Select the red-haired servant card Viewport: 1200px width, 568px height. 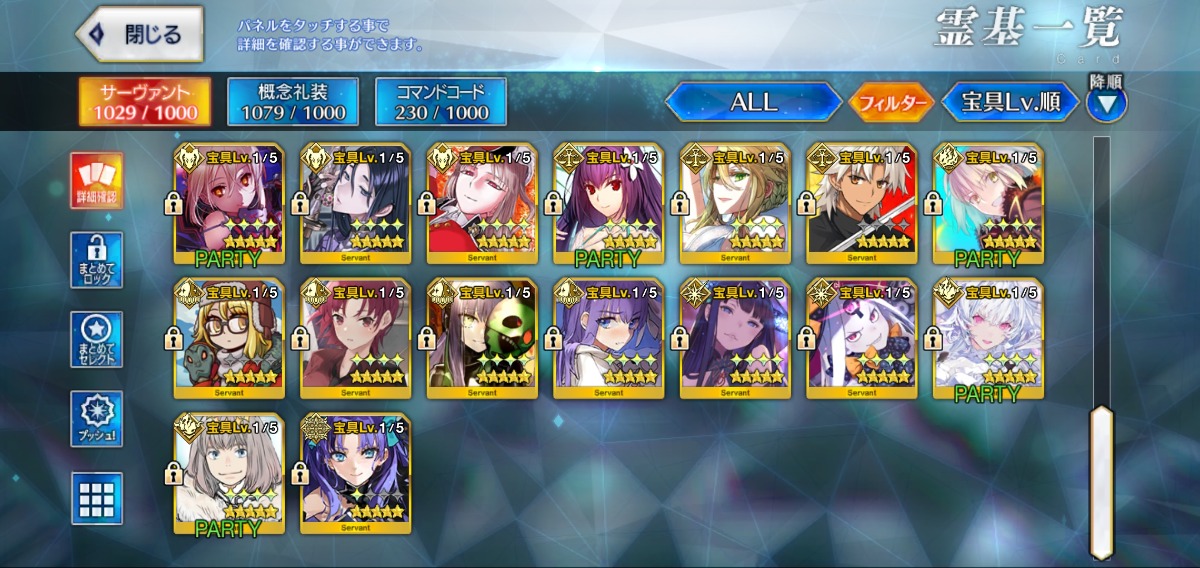pos(355,340)
